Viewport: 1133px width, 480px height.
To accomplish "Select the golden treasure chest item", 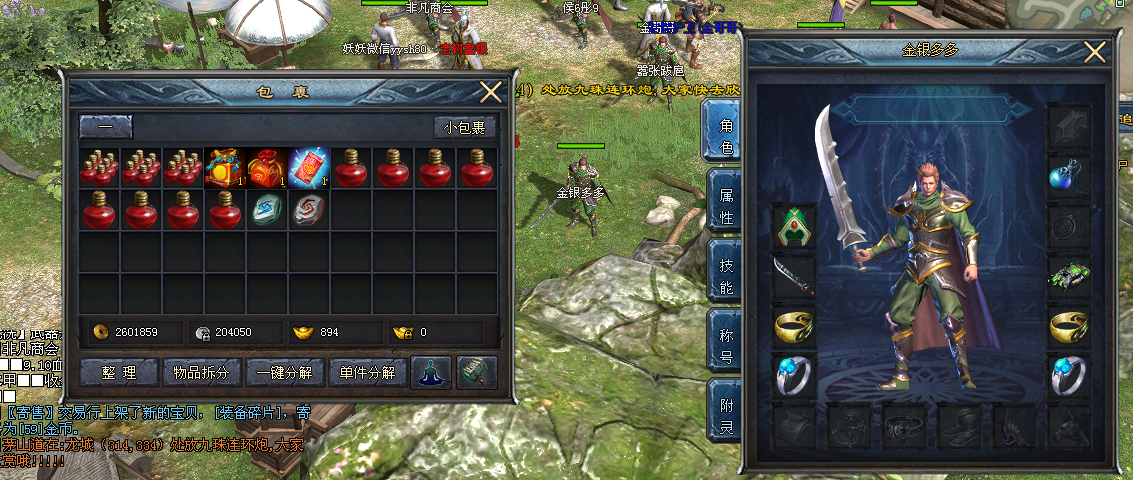I will [226, 168].
